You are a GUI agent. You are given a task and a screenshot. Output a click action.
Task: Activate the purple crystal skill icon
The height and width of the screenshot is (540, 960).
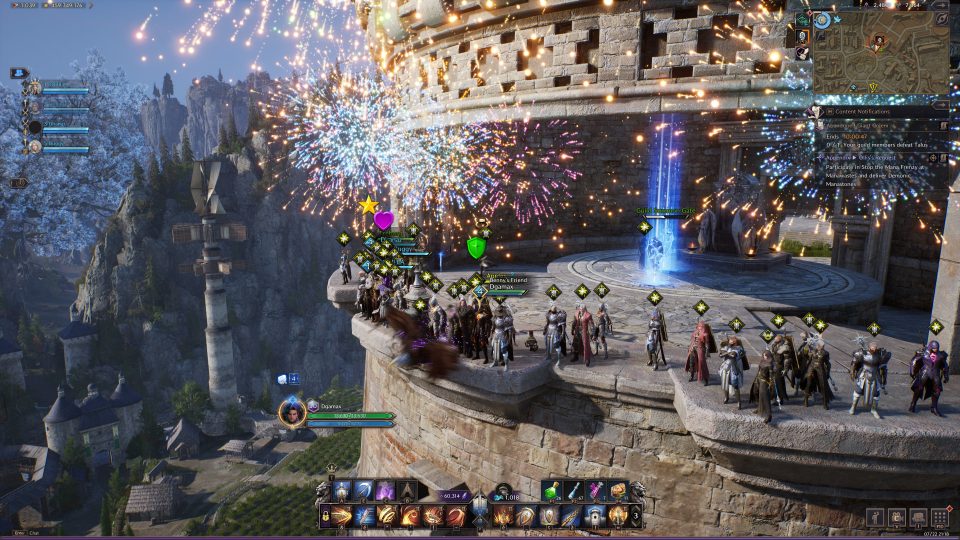pos(385,490)
